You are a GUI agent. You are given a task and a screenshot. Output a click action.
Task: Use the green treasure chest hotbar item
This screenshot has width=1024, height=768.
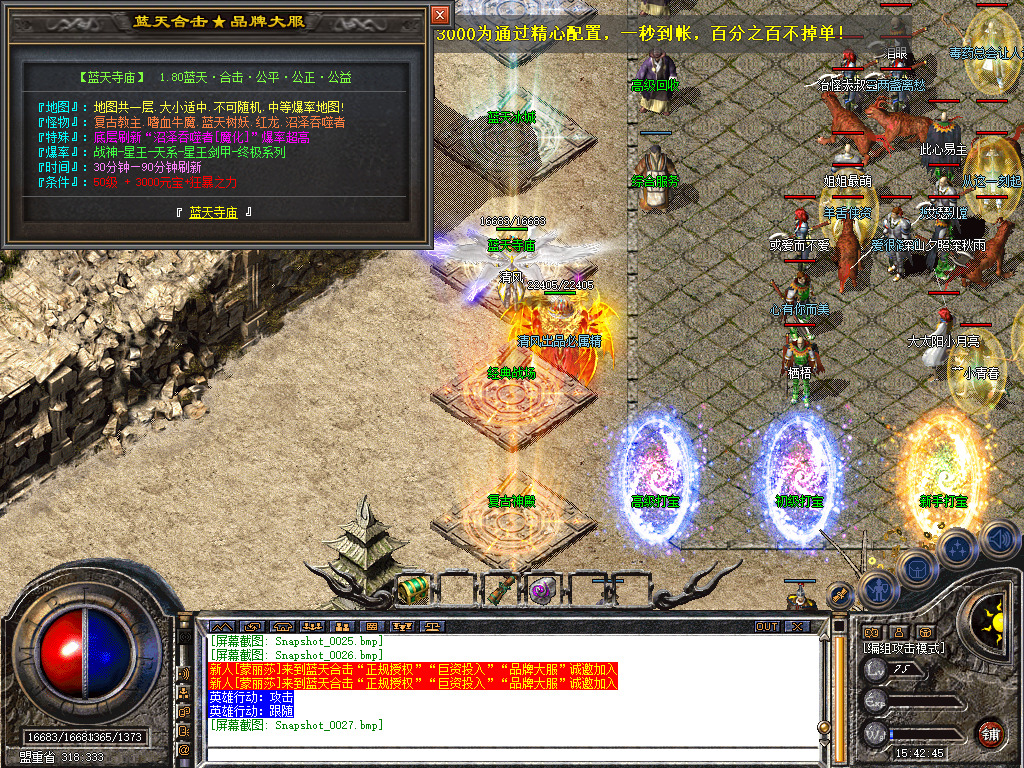coord(413,589)
